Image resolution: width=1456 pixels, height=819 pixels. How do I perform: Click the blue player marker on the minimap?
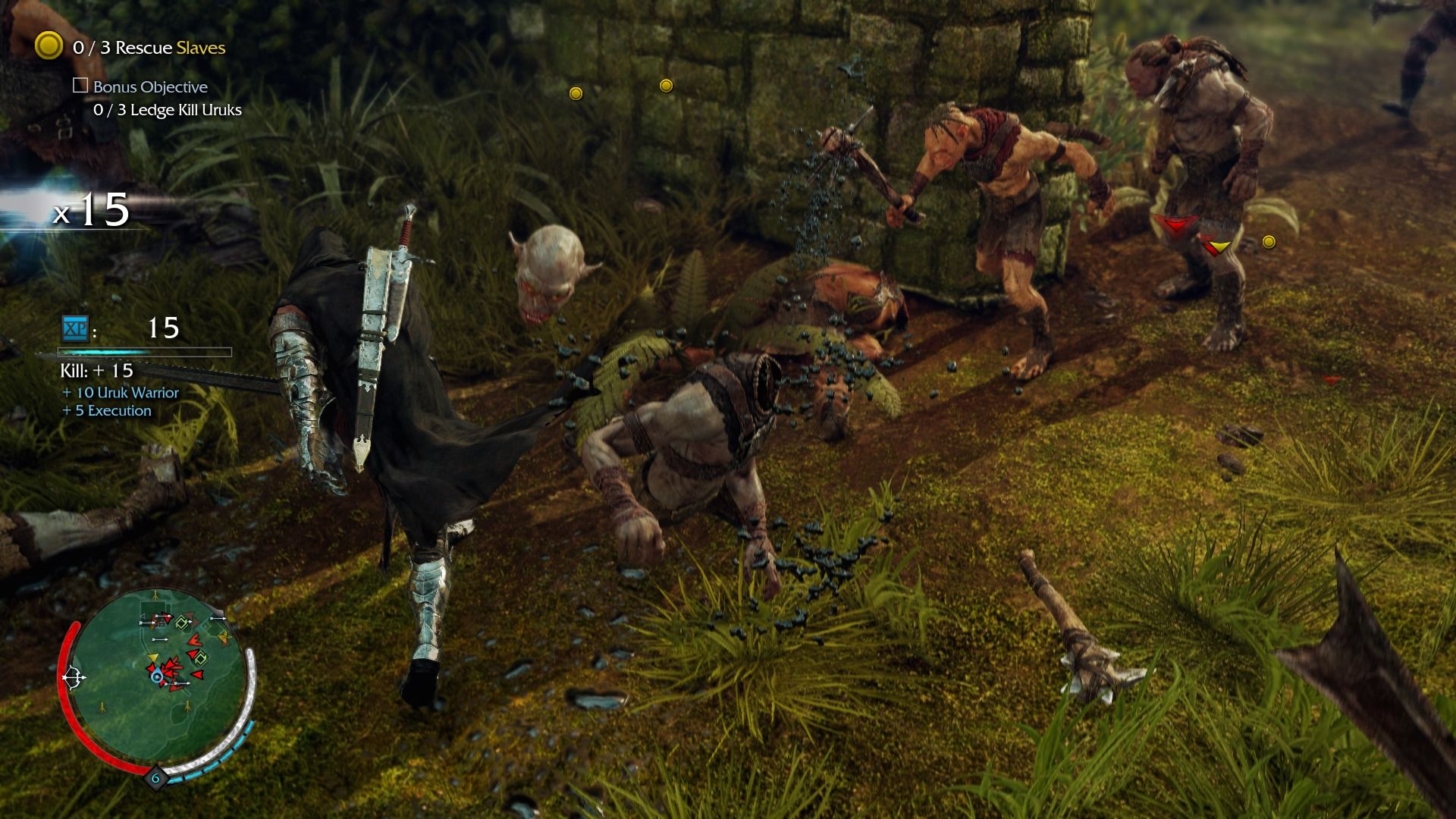click(x=157, y=676)
